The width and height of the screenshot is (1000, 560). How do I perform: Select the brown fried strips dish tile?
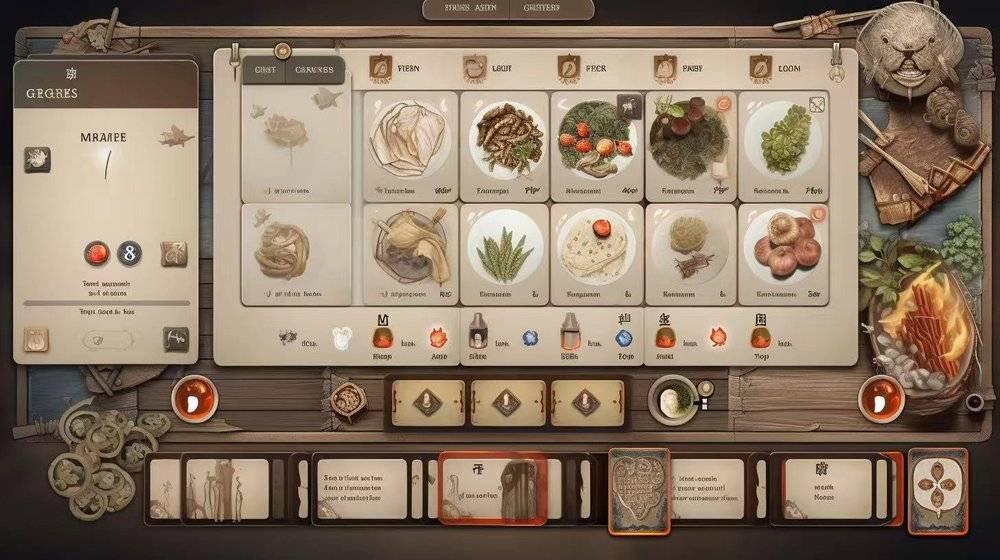click(506, 141)
